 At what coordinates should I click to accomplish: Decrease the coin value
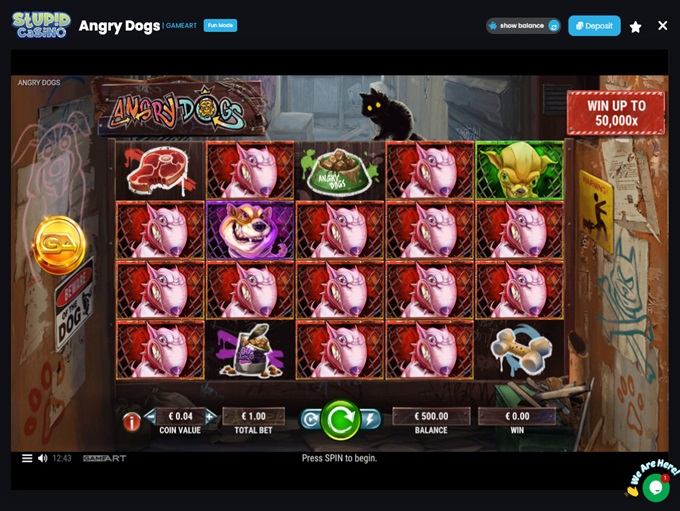click(x=151, y=416)
